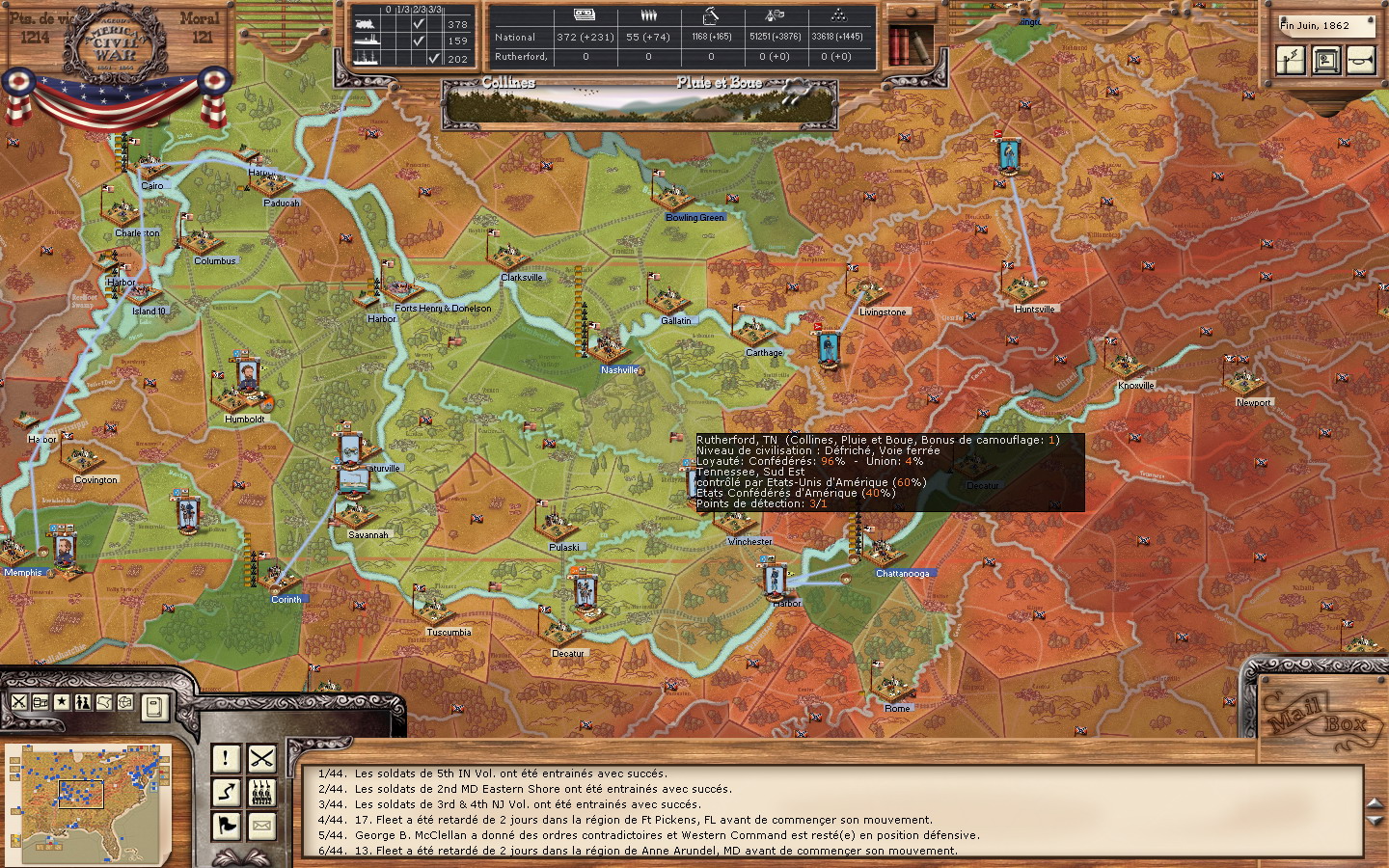Click the envelope message button
The width and height of the screenshot is (1389, 868).
(x=261, y=826)
